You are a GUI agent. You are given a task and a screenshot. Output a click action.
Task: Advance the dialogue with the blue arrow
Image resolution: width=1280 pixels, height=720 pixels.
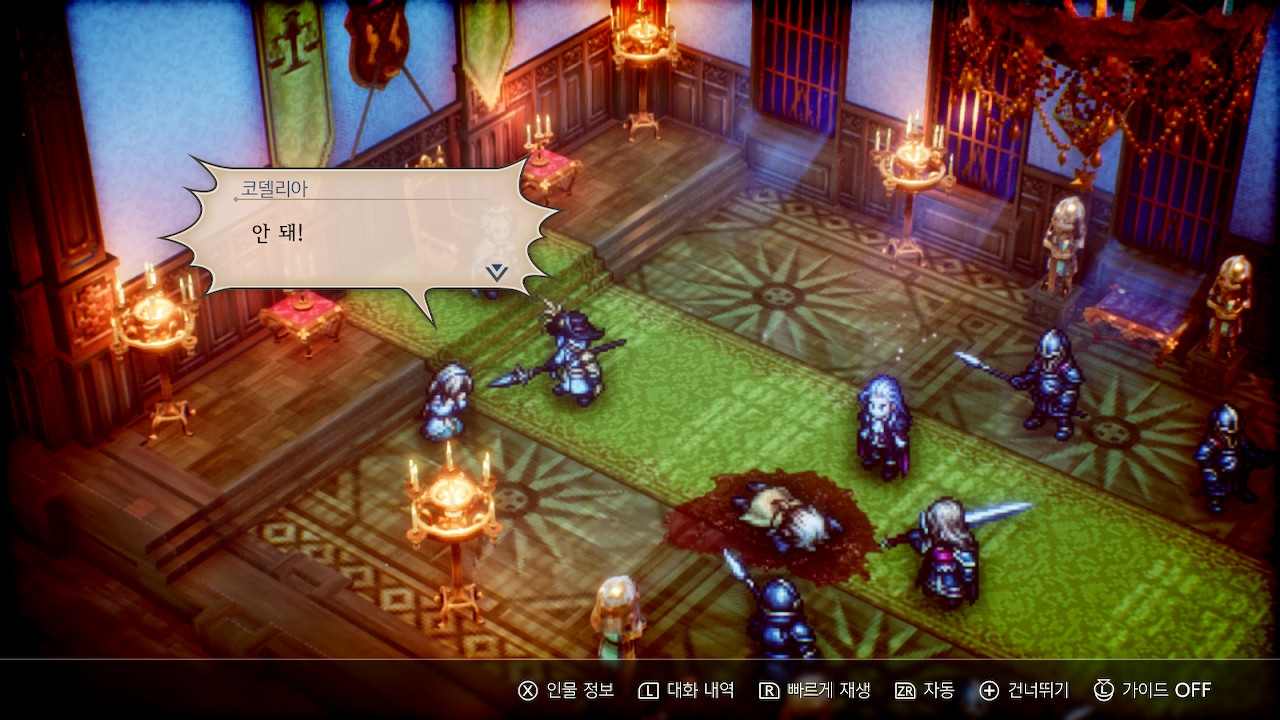pyautogui.click(x=497, y=271)
